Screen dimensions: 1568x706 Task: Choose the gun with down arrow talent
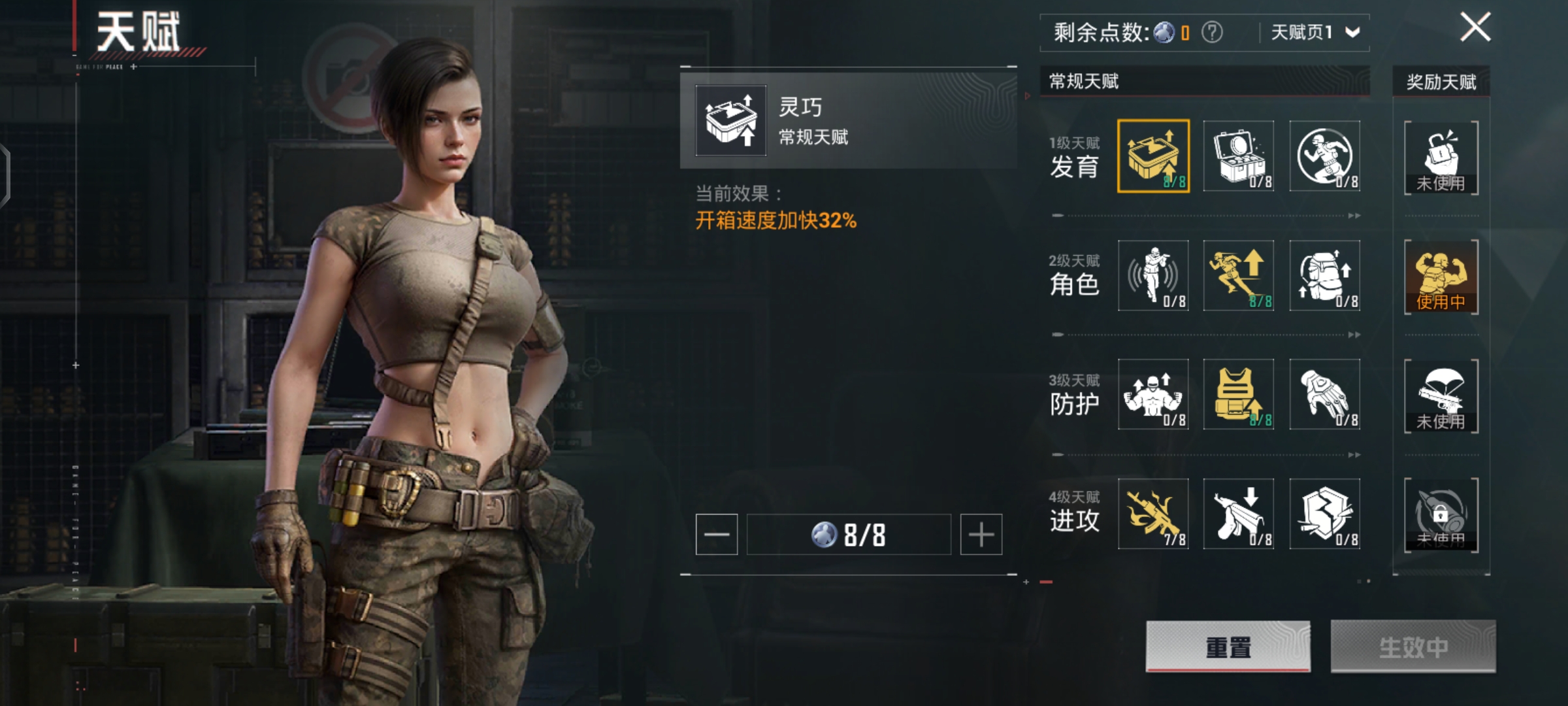pyautogui.click(x=1239, y=514)
